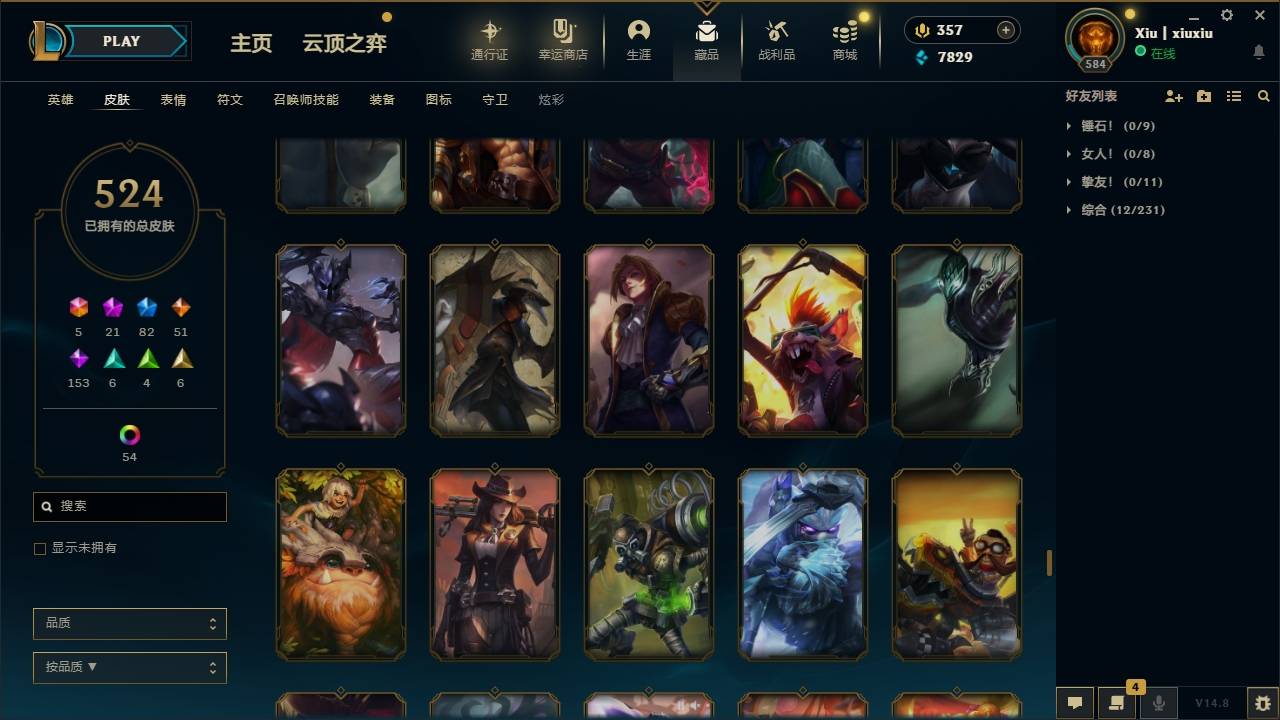Click the chroma color wheel showing 54

point(130,436)
